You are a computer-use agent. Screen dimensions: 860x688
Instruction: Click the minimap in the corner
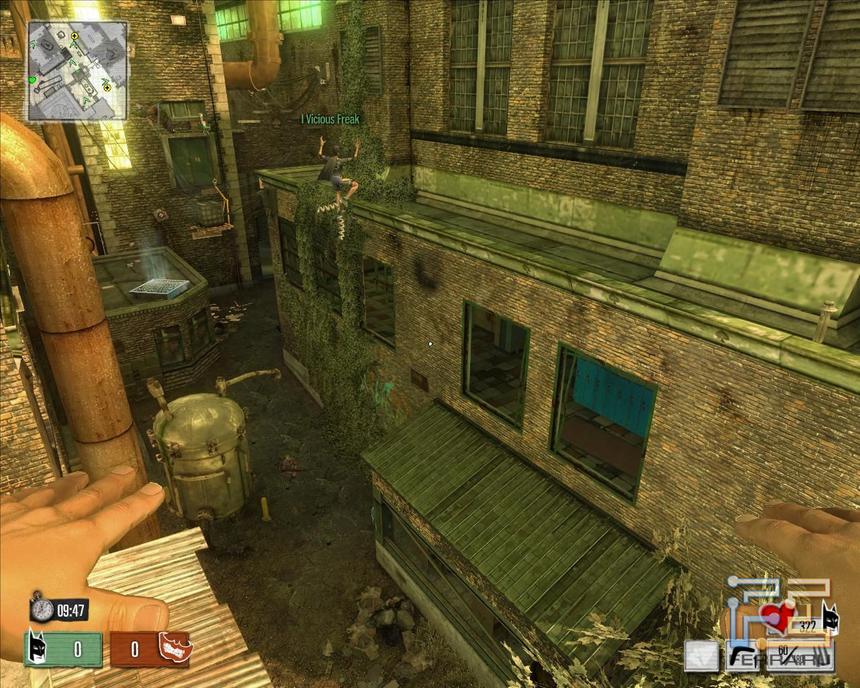coord(77,70)
